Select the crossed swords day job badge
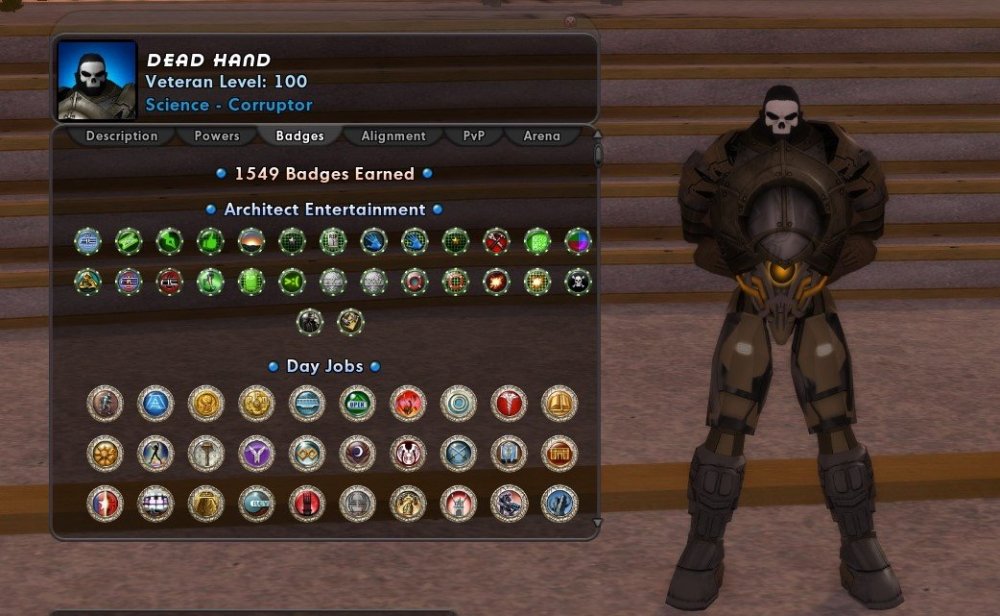1000x616 pixels. pos(458,453)
